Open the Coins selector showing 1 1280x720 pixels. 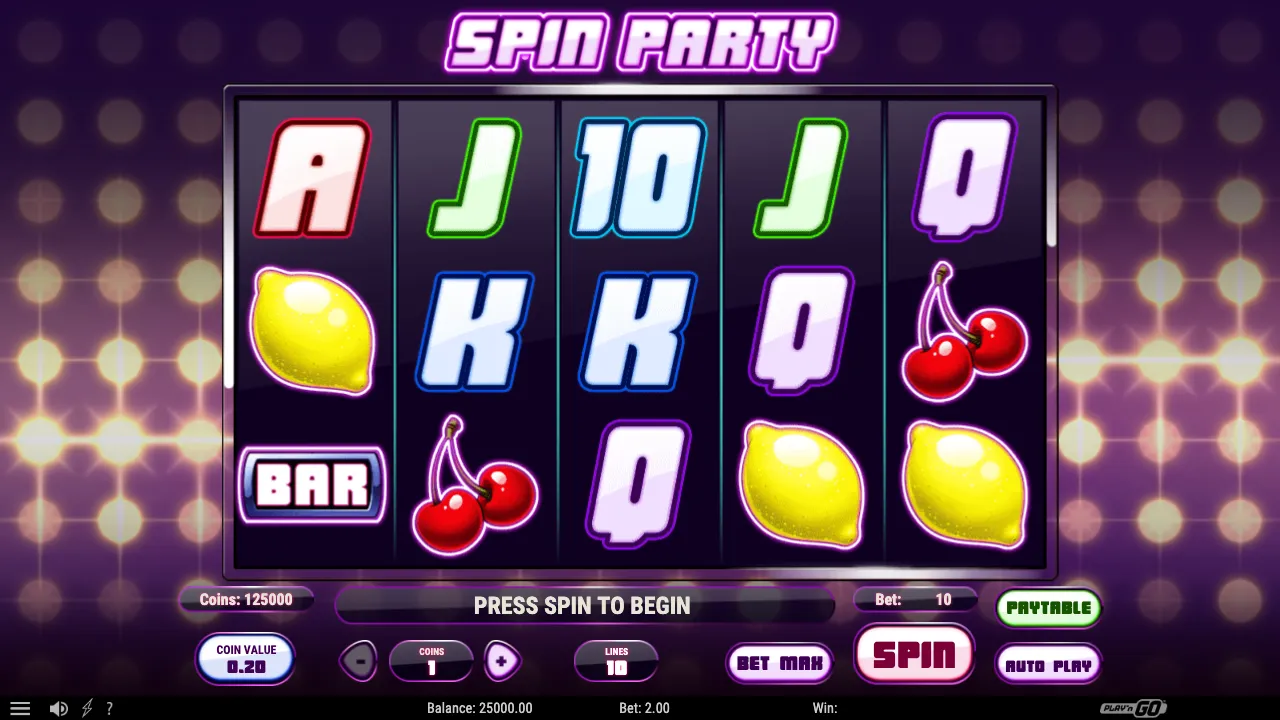click(431, 661)
